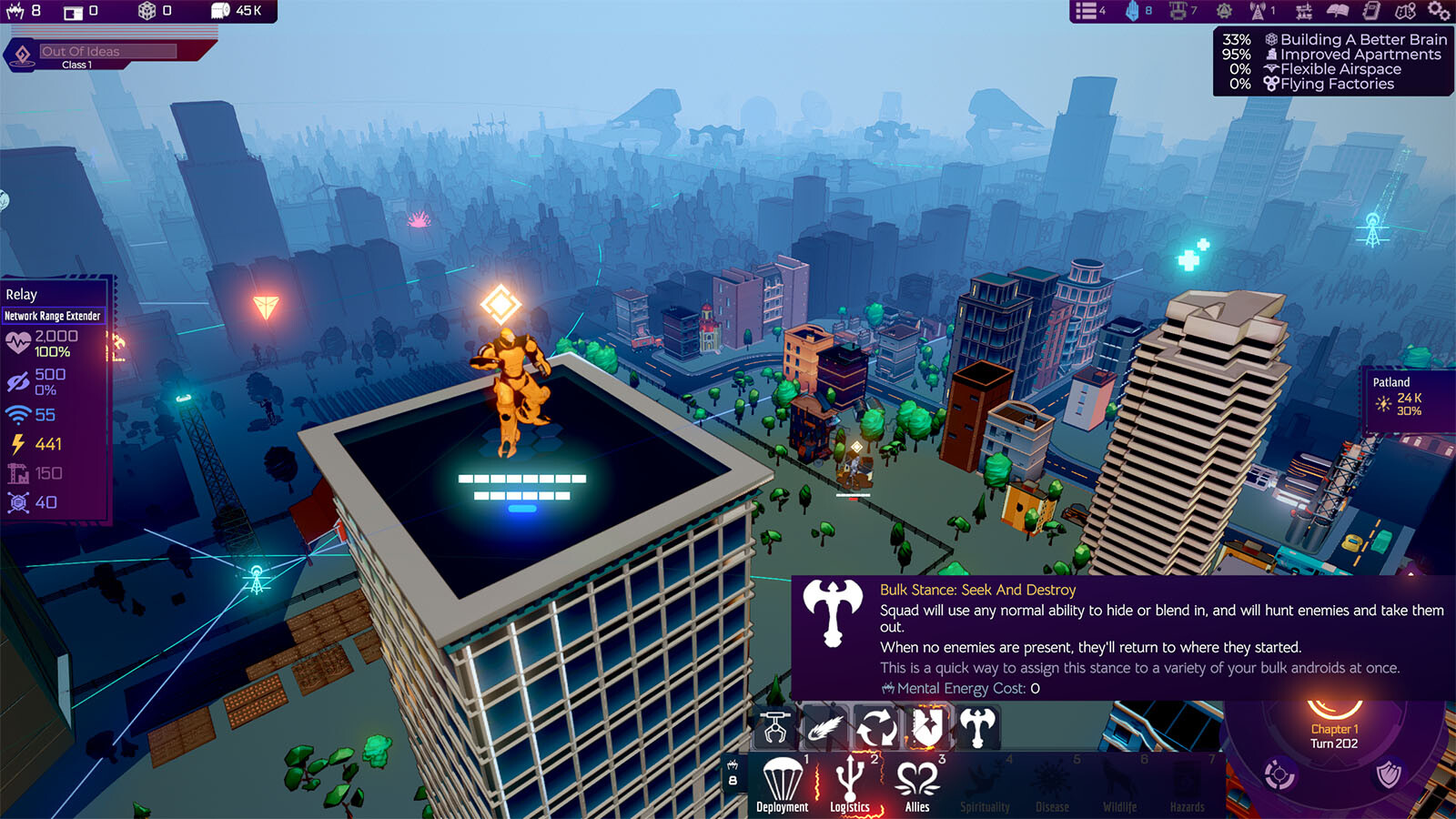The image size is (1456, 819).
Task: Open the settings gears icon
Action: tap(1438, 11)
